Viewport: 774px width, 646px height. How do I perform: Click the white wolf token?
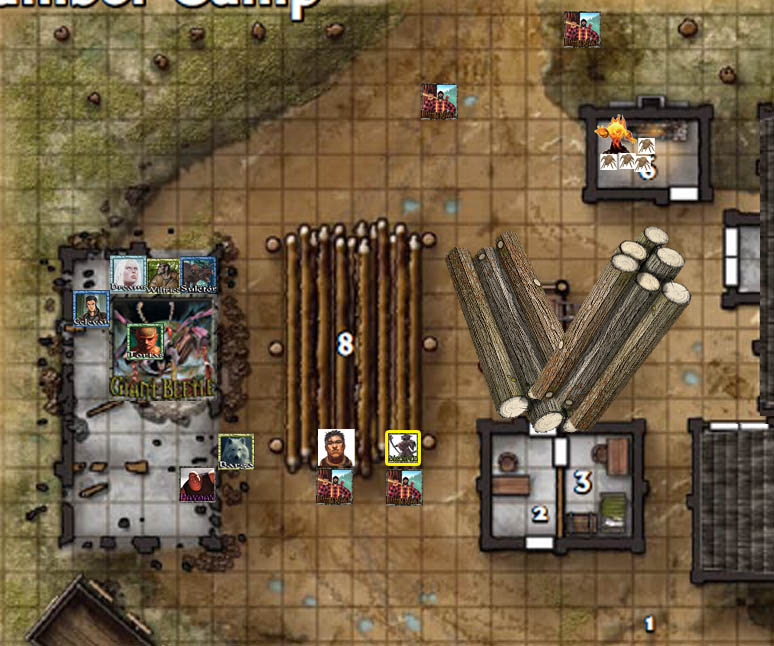coord(236,452)
